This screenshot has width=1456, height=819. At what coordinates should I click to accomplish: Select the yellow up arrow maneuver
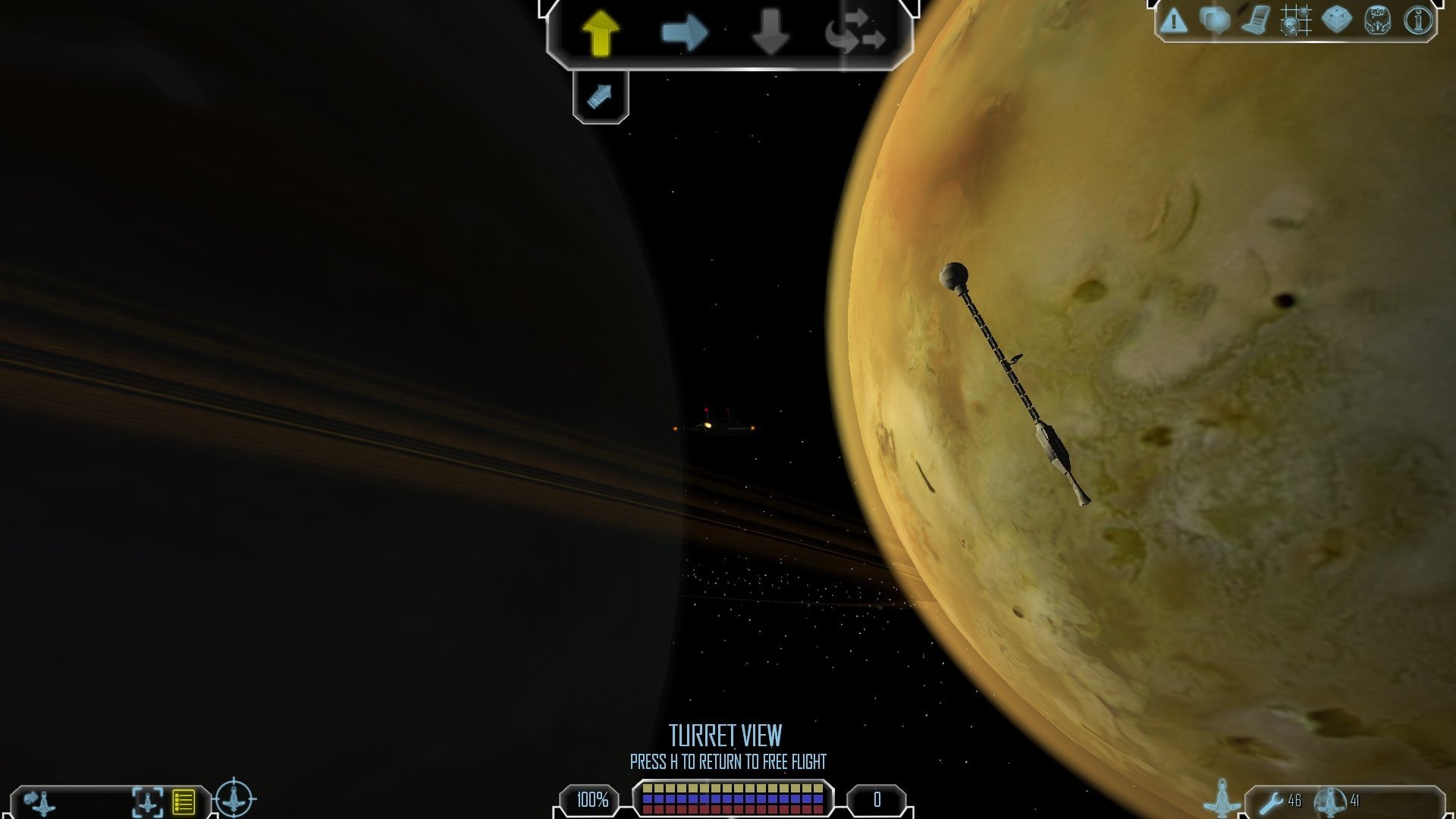pos(601,32)
